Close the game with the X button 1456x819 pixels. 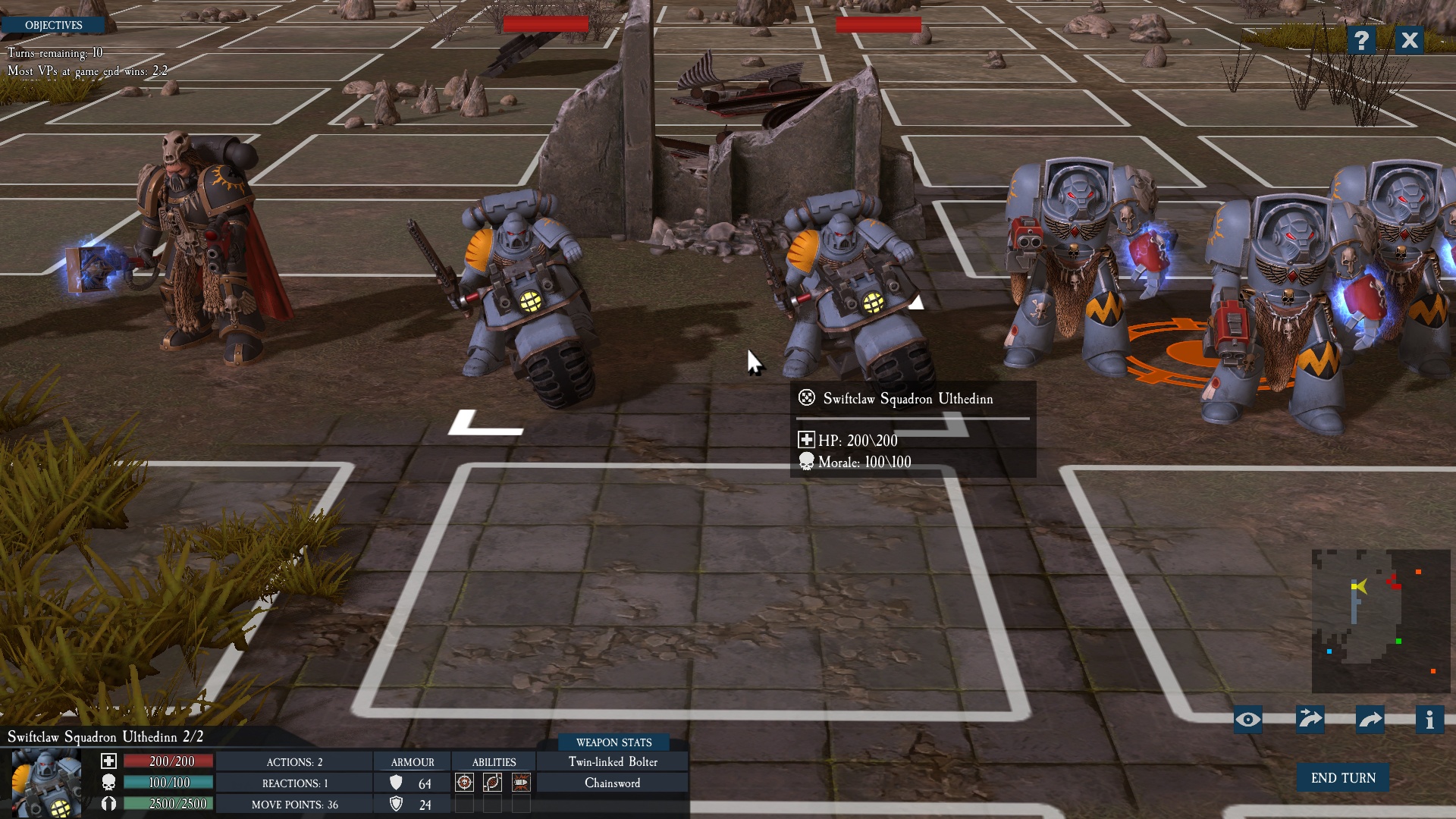click(1409, 40)
